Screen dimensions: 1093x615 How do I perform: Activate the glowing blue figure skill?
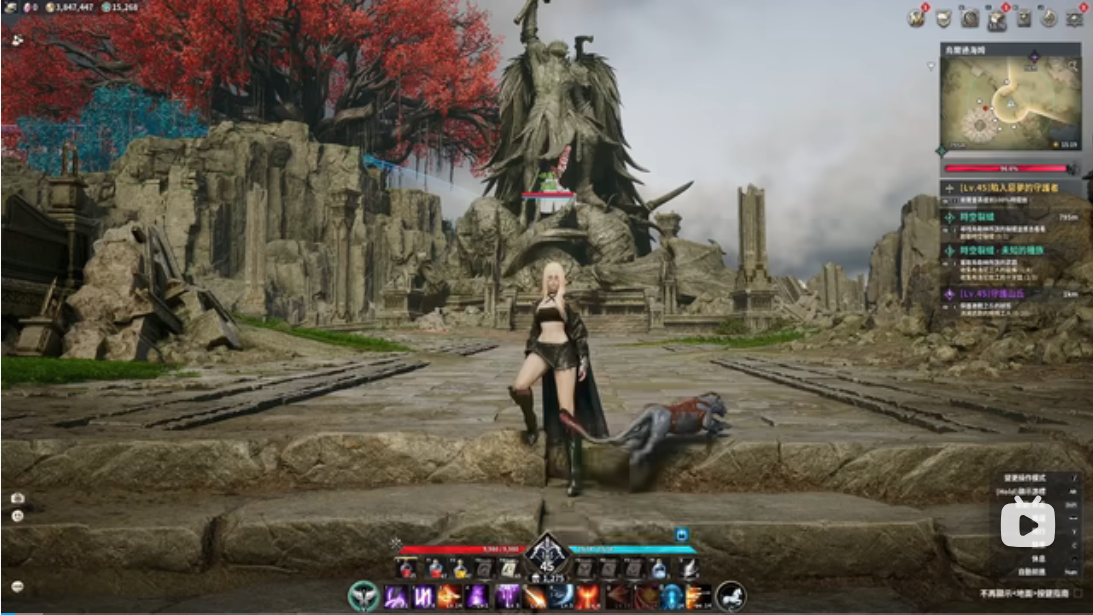pos(672,597)
